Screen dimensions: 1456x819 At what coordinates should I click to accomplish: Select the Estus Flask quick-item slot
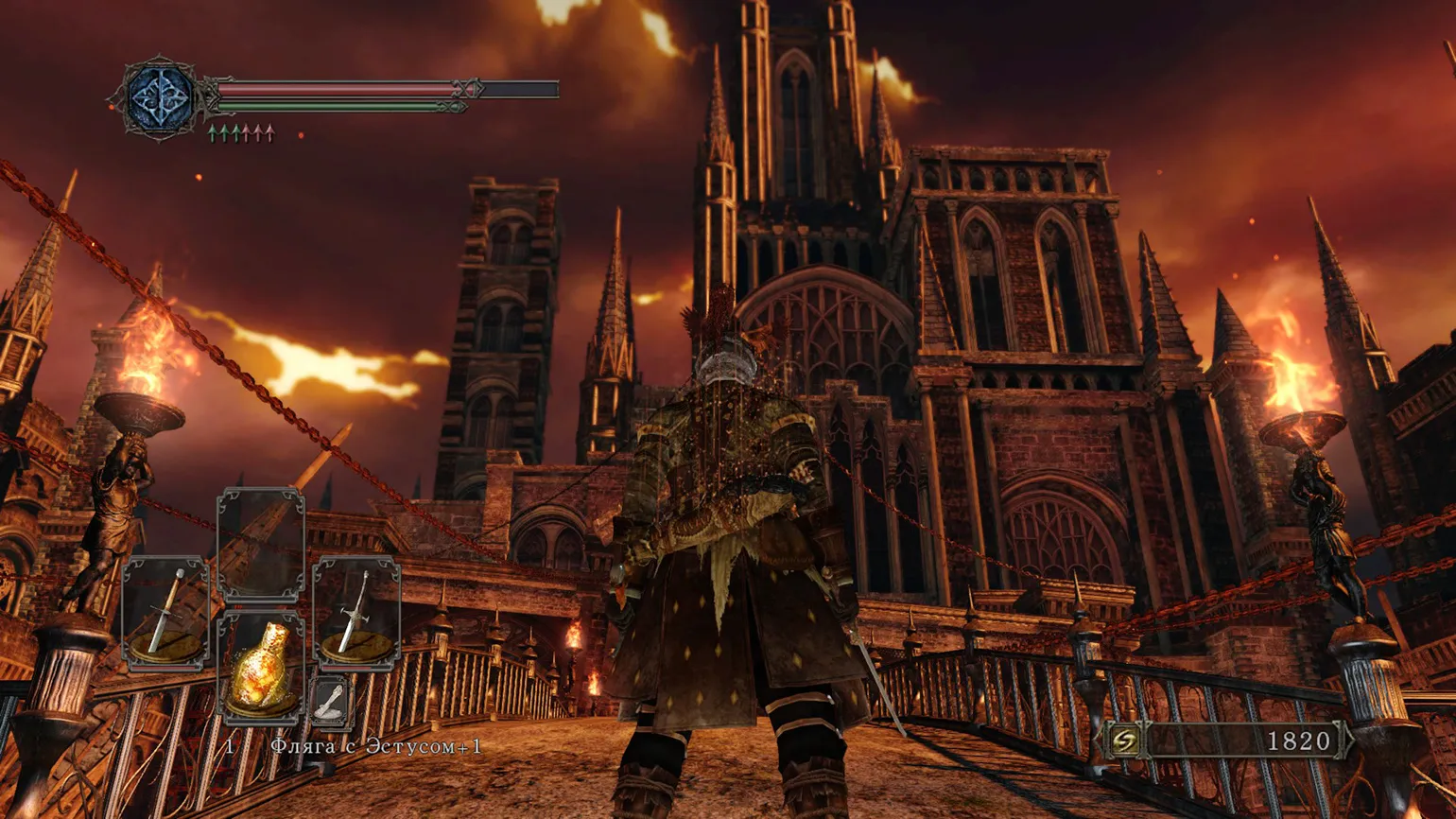coord(261,667)
